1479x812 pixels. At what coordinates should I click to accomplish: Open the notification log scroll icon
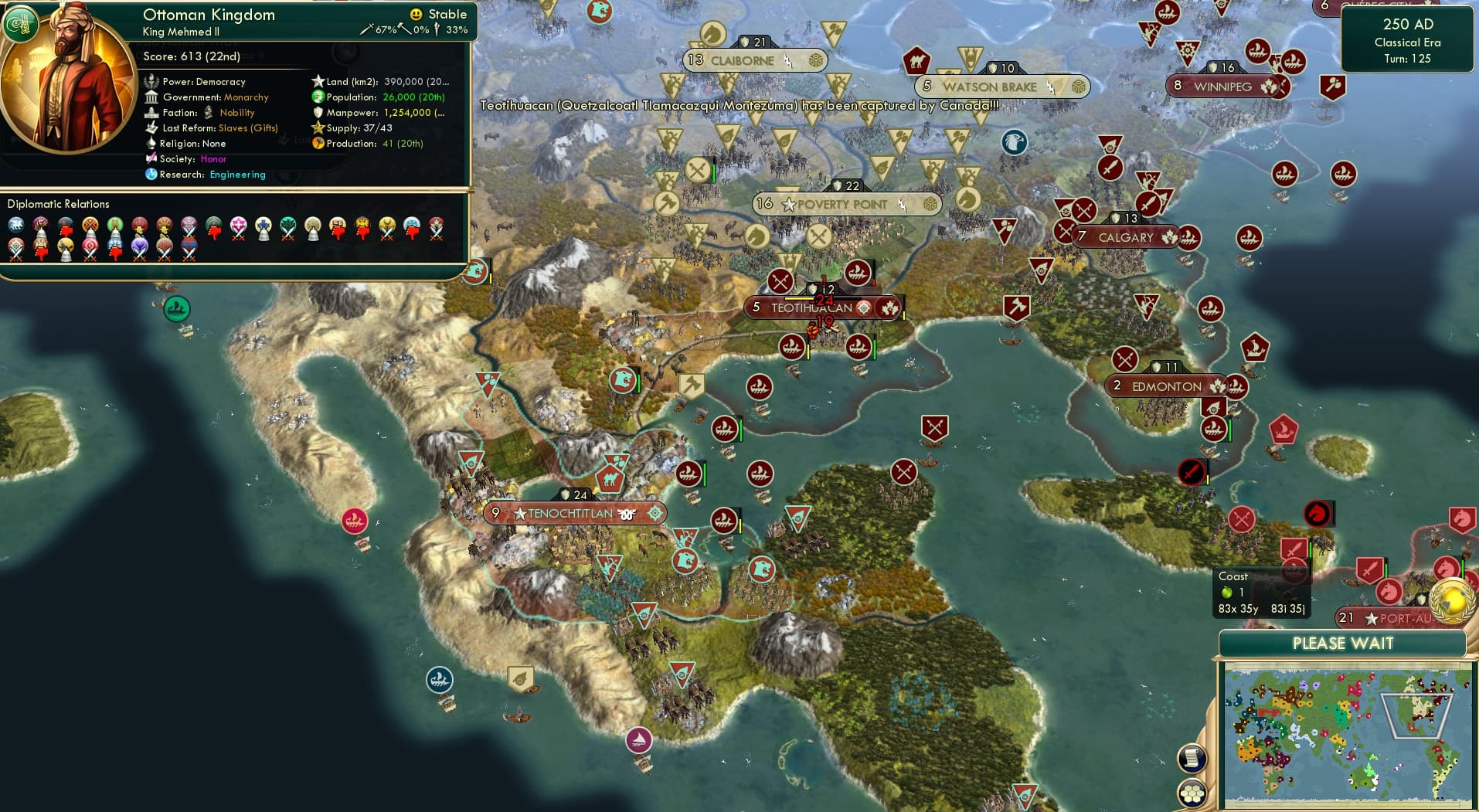(x=1192, y=758)
